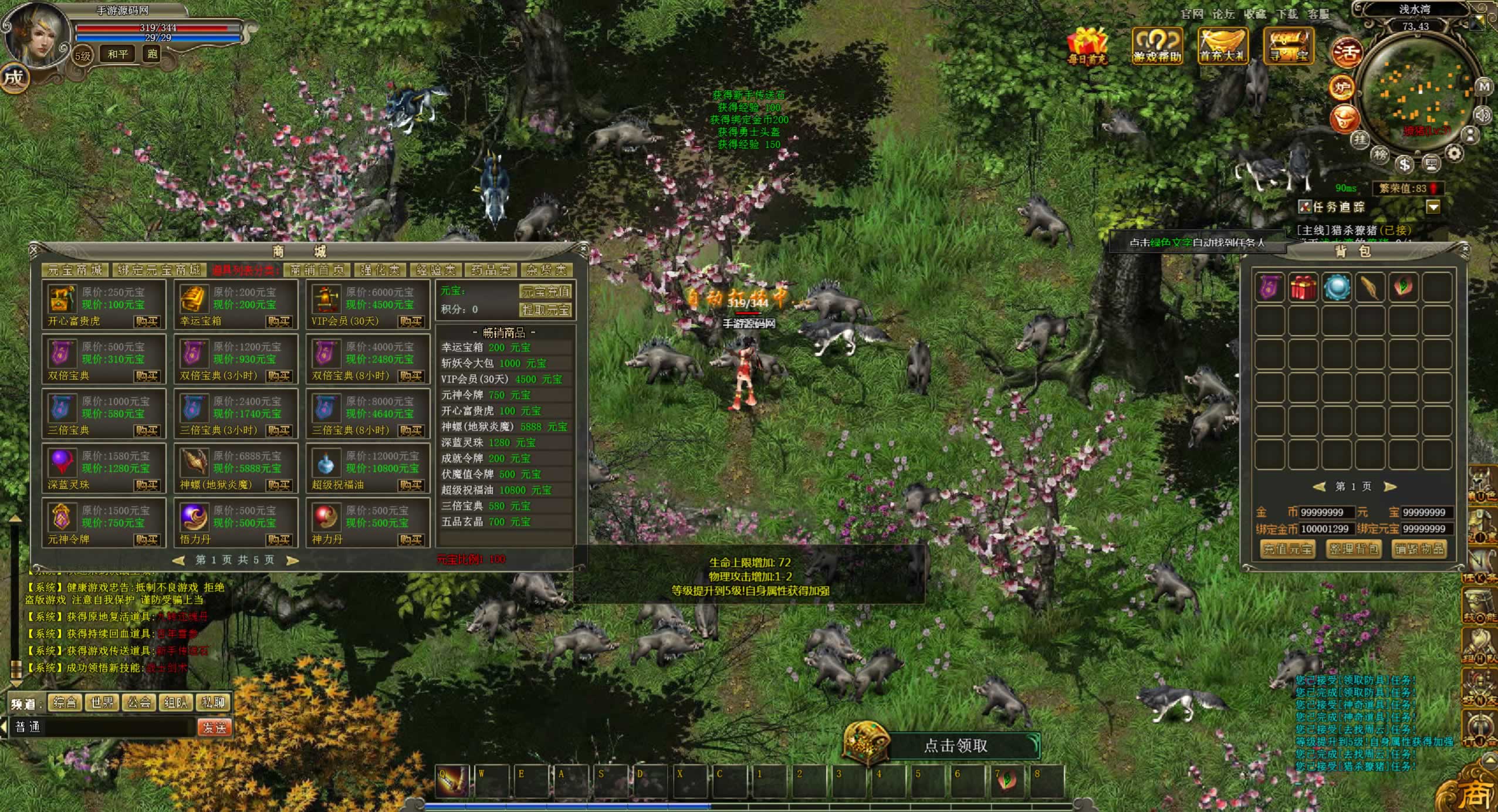Switch chat channel to 世界
This screenshot has width=1498, height=812.
click(x=102, y=702)
